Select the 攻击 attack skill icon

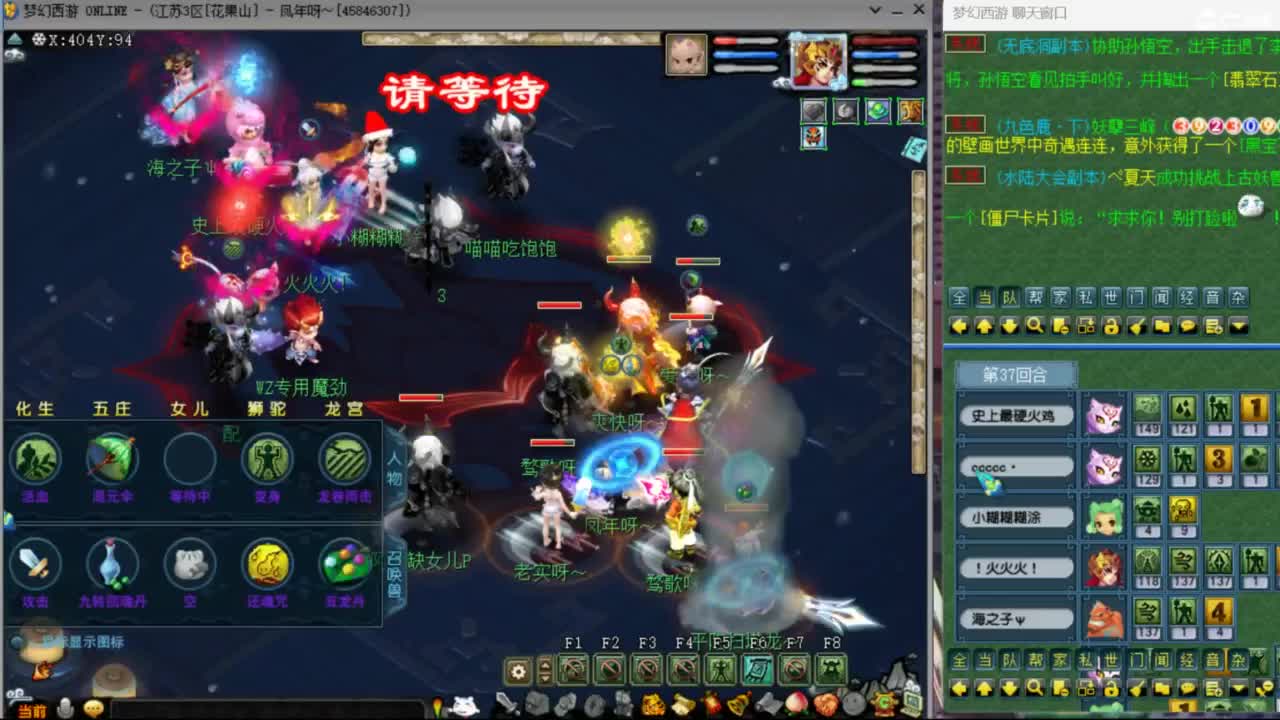(x=37, y=562)
